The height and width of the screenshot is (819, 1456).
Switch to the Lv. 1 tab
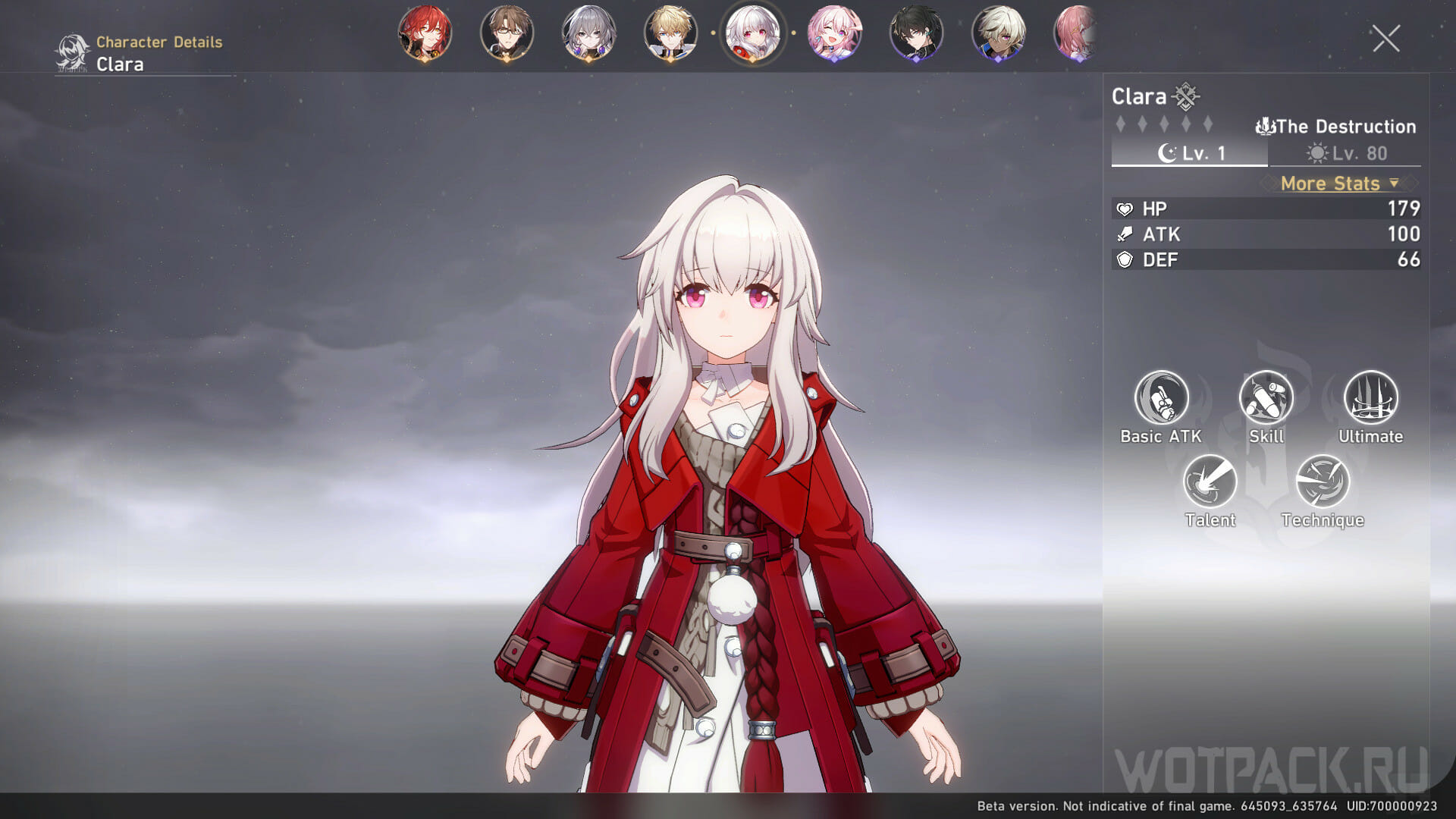(x=1188, y=154)
